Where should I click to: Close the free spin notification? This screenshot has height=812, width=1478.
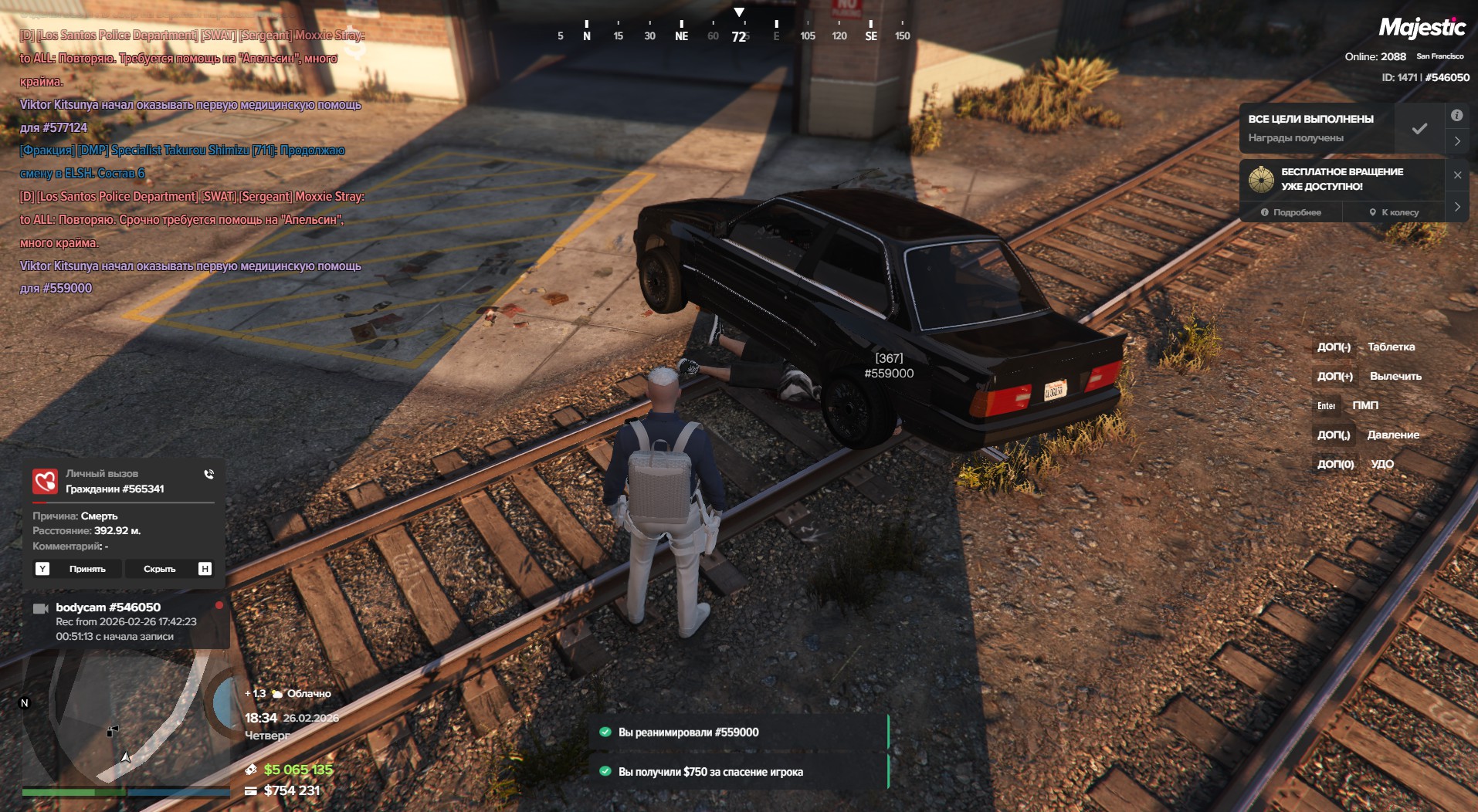coord(1457,175)
